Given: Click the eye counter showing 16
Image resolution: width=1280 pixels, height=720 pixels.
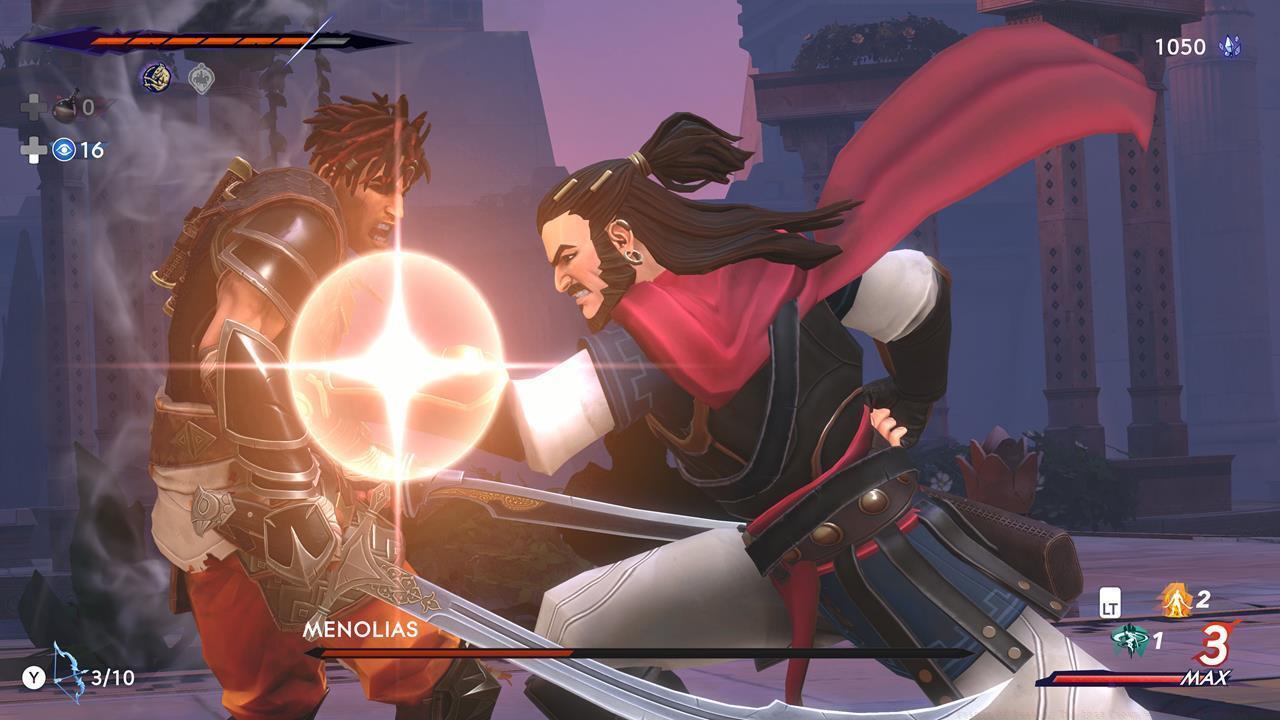Looking at the screenshot, I should [x=93, y=150].
